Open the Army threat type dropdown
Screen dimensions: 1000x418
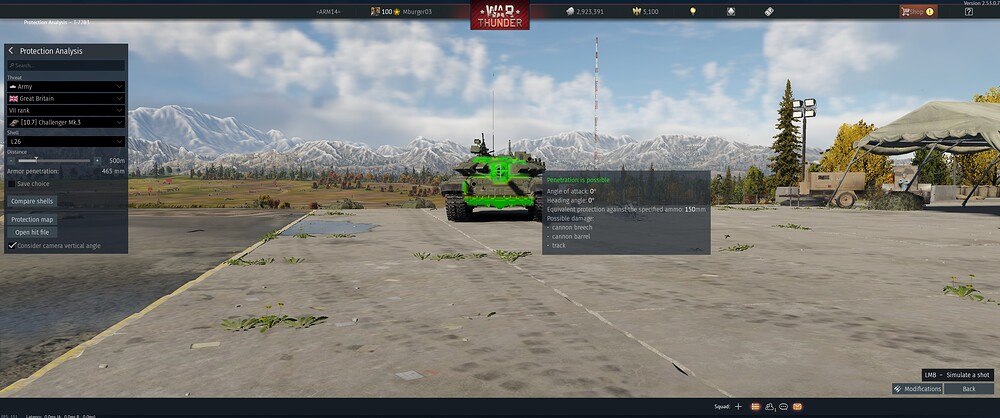(x=66, y=86)
